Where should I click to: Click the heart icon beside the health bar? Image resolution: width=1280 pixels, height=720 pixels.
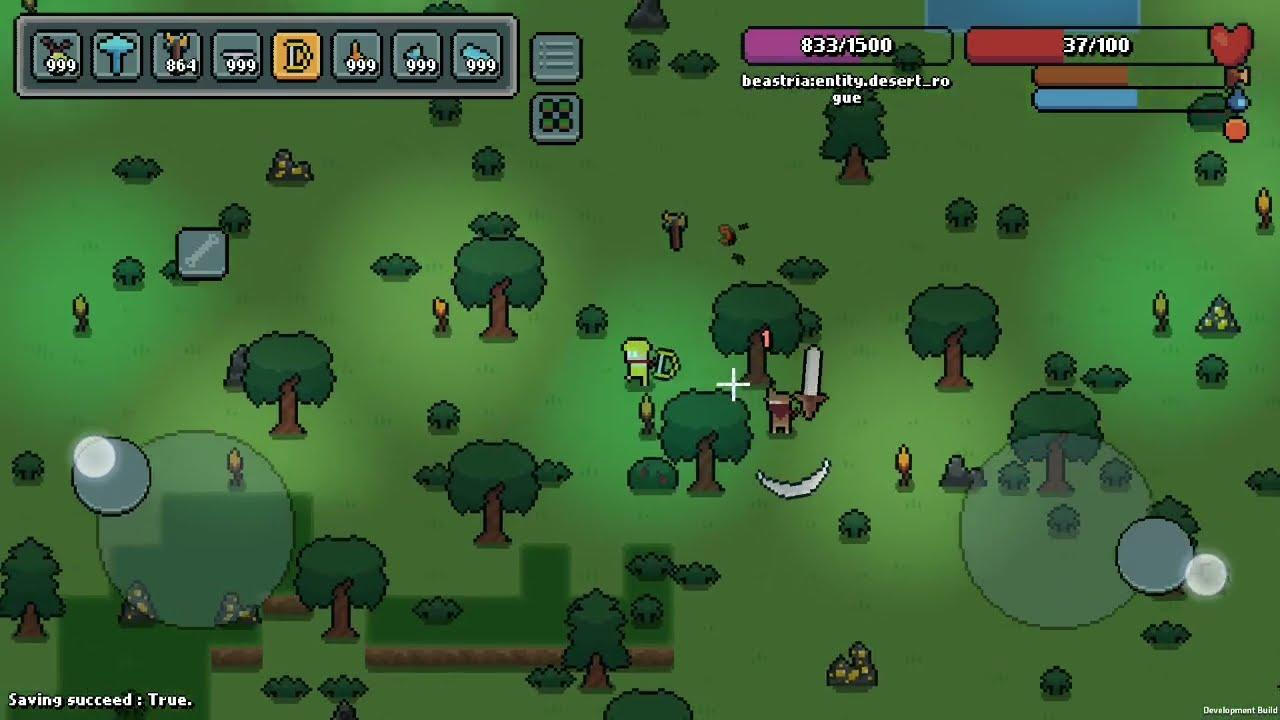click(1234, 44)
